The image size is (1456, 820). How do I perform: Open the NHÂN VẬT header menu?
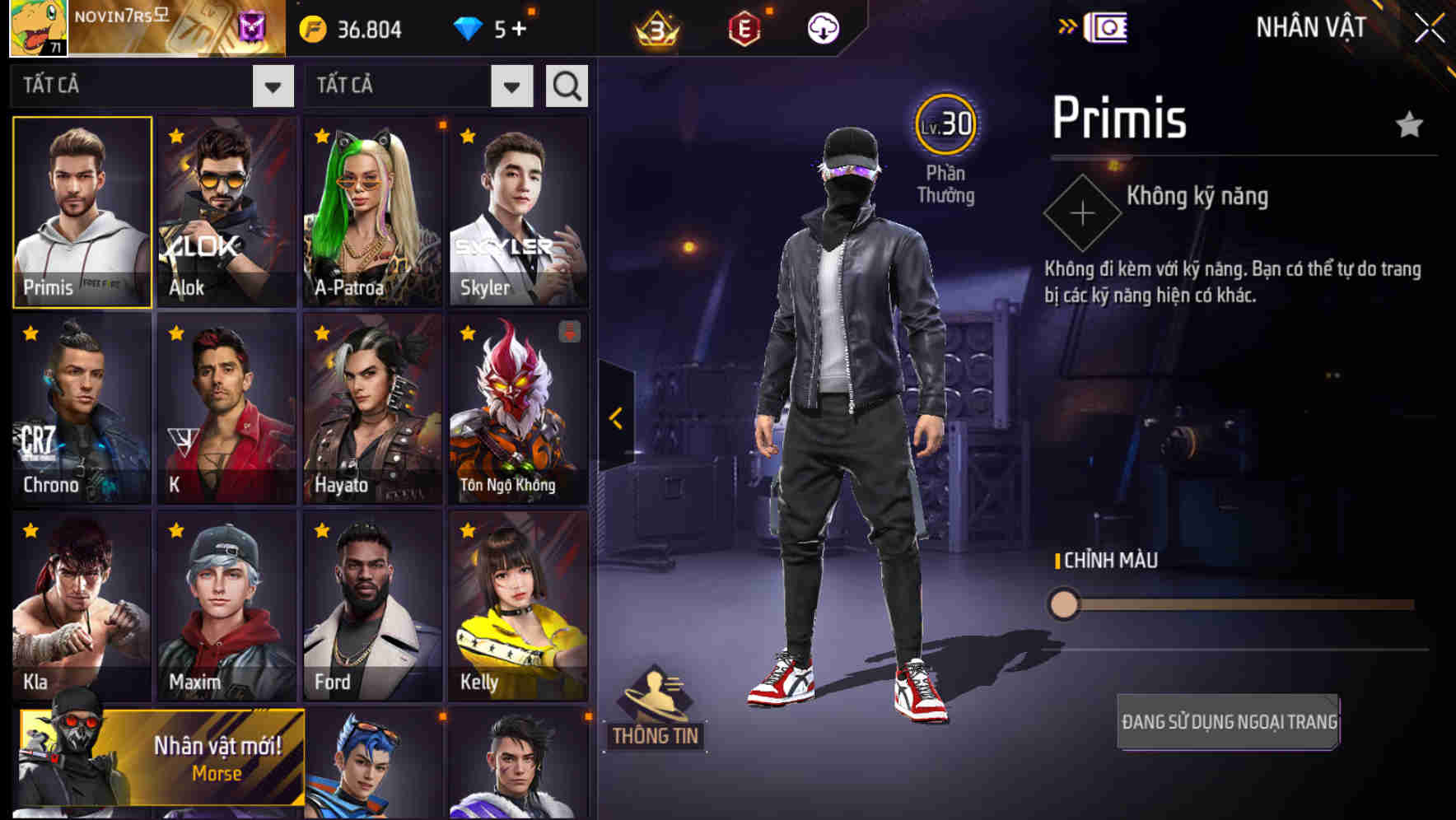[x=1309, y=26]
